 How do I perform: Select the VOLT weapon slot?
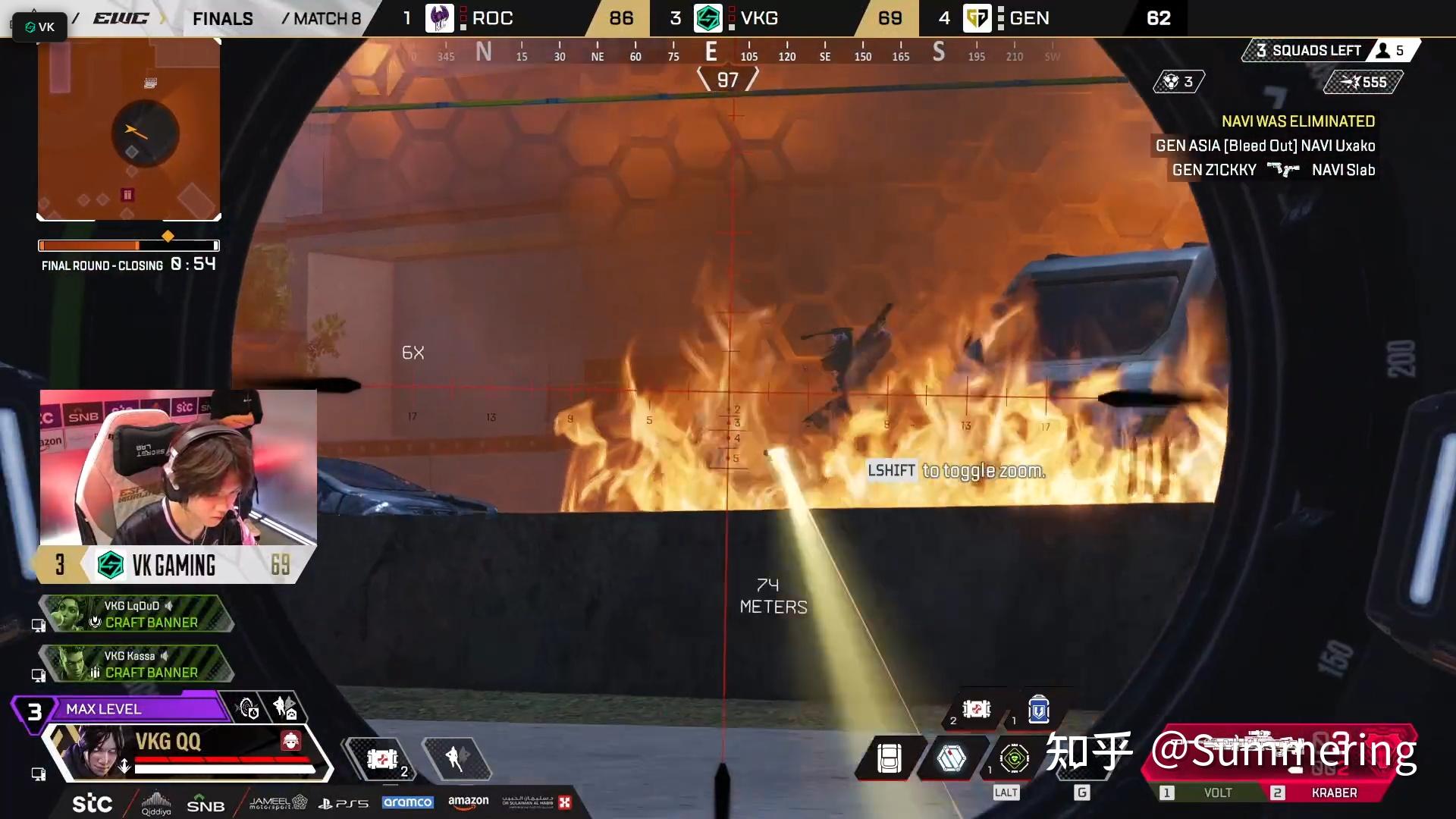coord(1216,792)
